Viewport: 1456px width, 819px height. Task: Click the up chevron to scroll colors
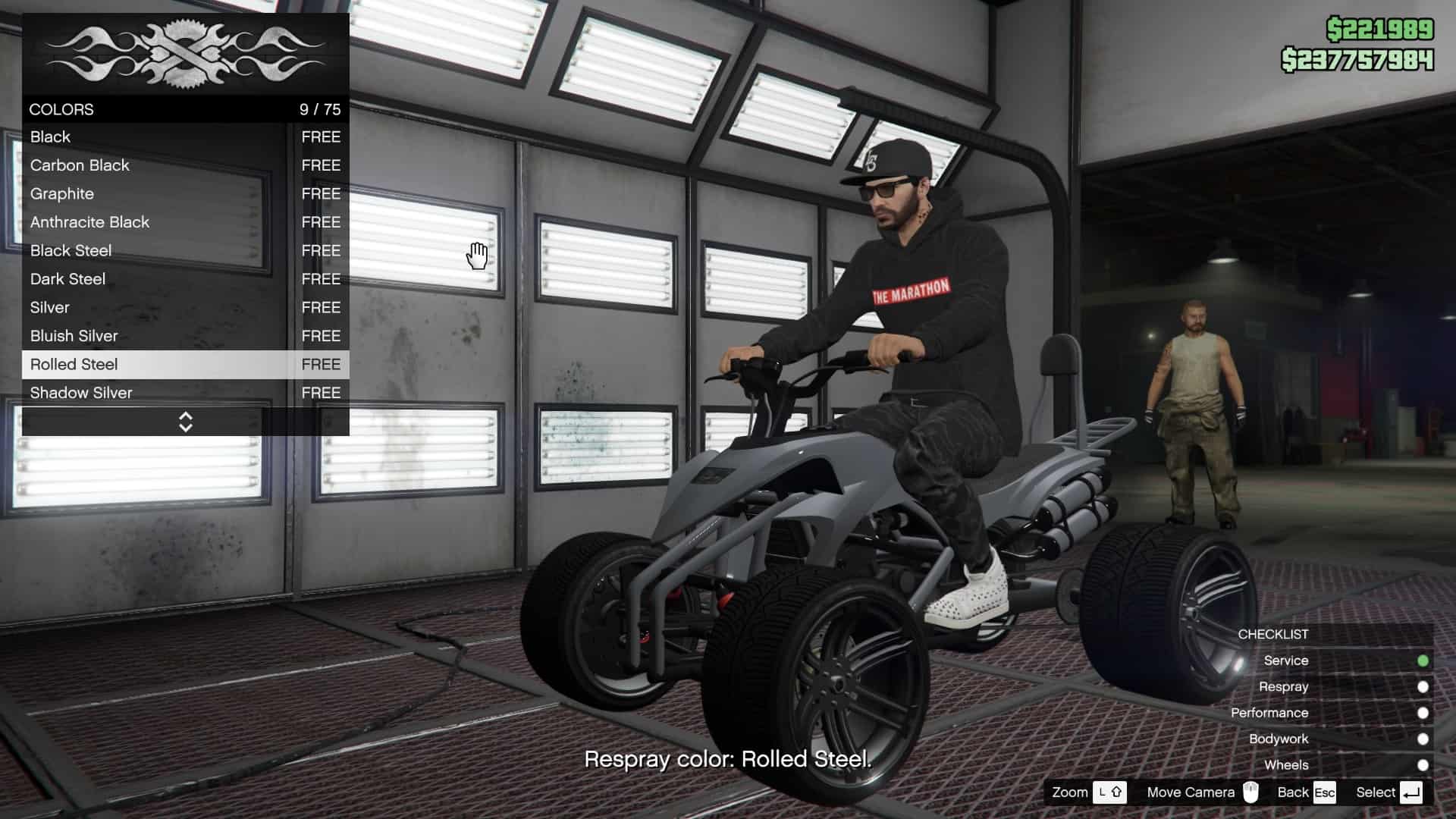coord(186,416)
